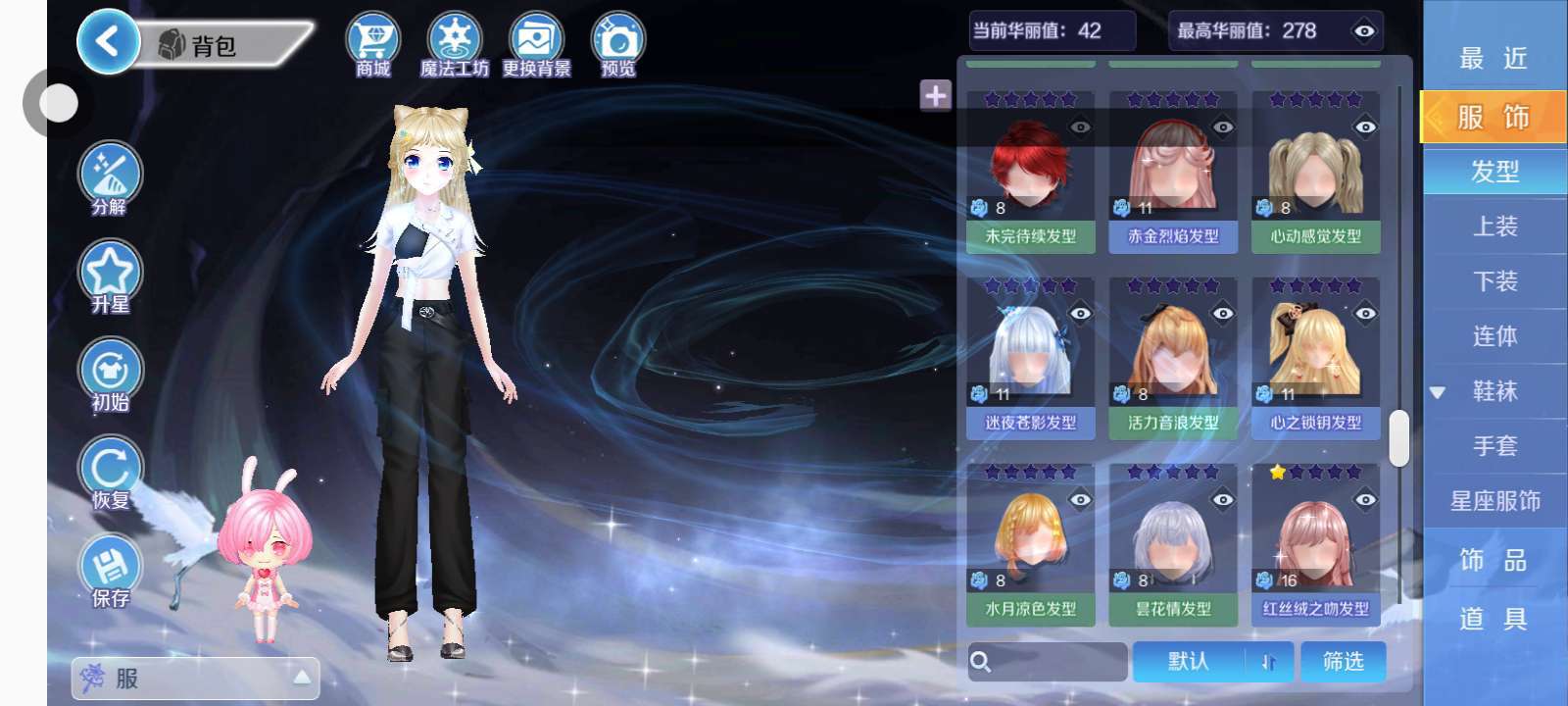Screen dimensions: 1568x706
Task: Open the 商城 shop
Action: tap(372, 43)
